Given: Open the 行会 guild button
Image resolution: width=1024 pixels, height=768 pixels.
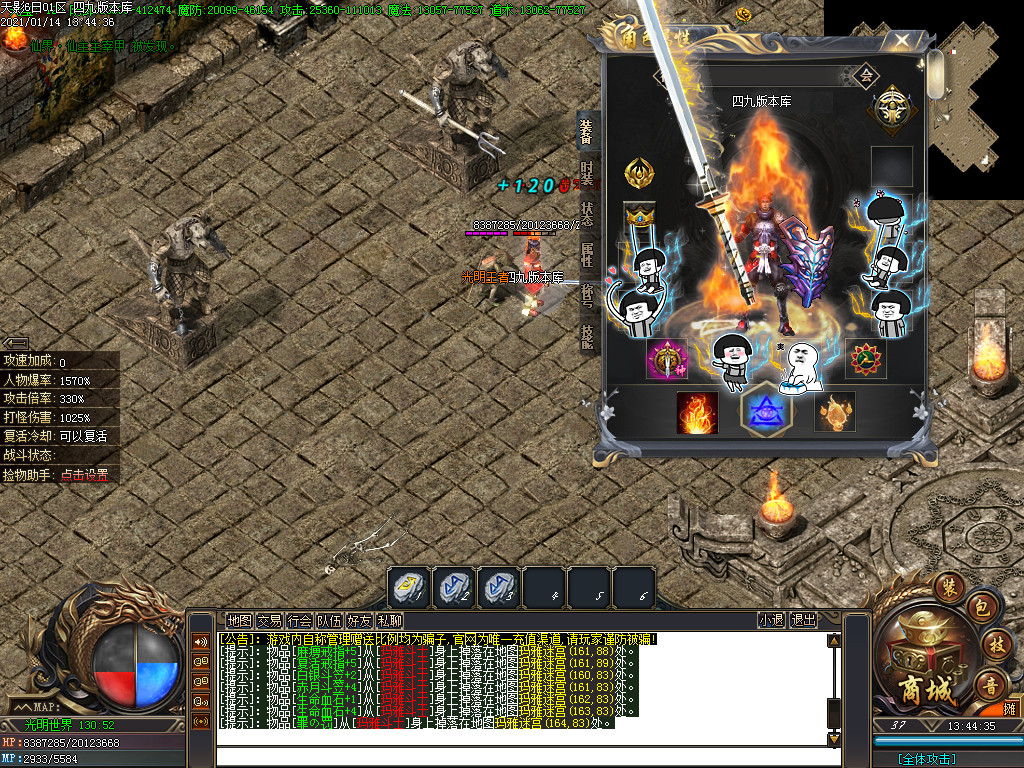Looking at the screenshot, I should click(x=299, y=620).
